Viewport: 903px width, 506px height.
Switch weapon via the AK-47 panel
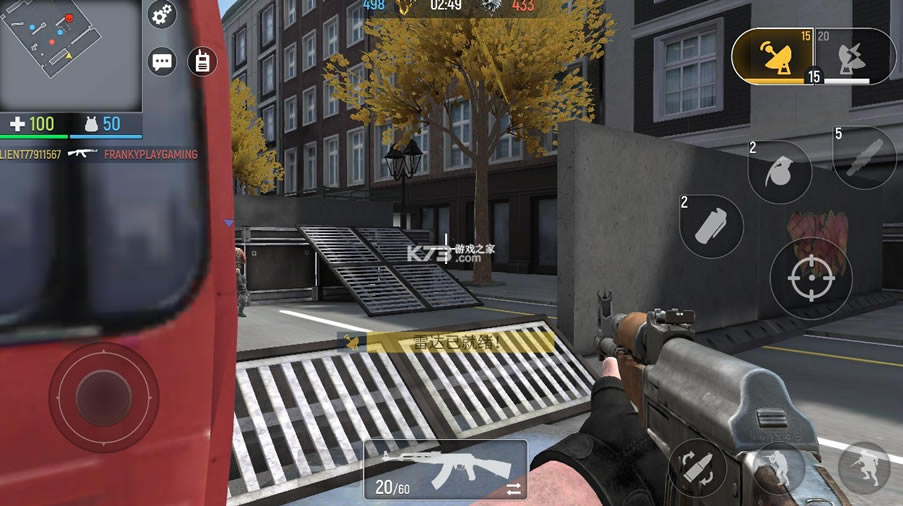[x=445, y=470]
